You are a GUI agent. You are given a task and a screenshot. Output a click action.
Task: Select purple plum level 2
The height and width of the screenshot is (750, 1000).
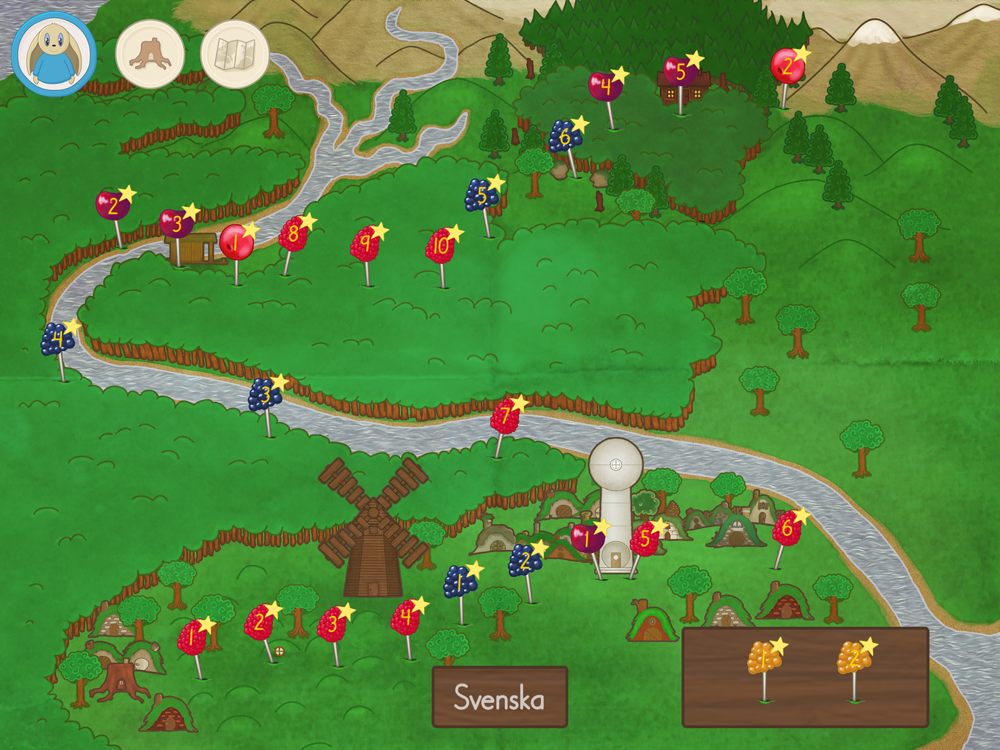click(x=113, y=207)
